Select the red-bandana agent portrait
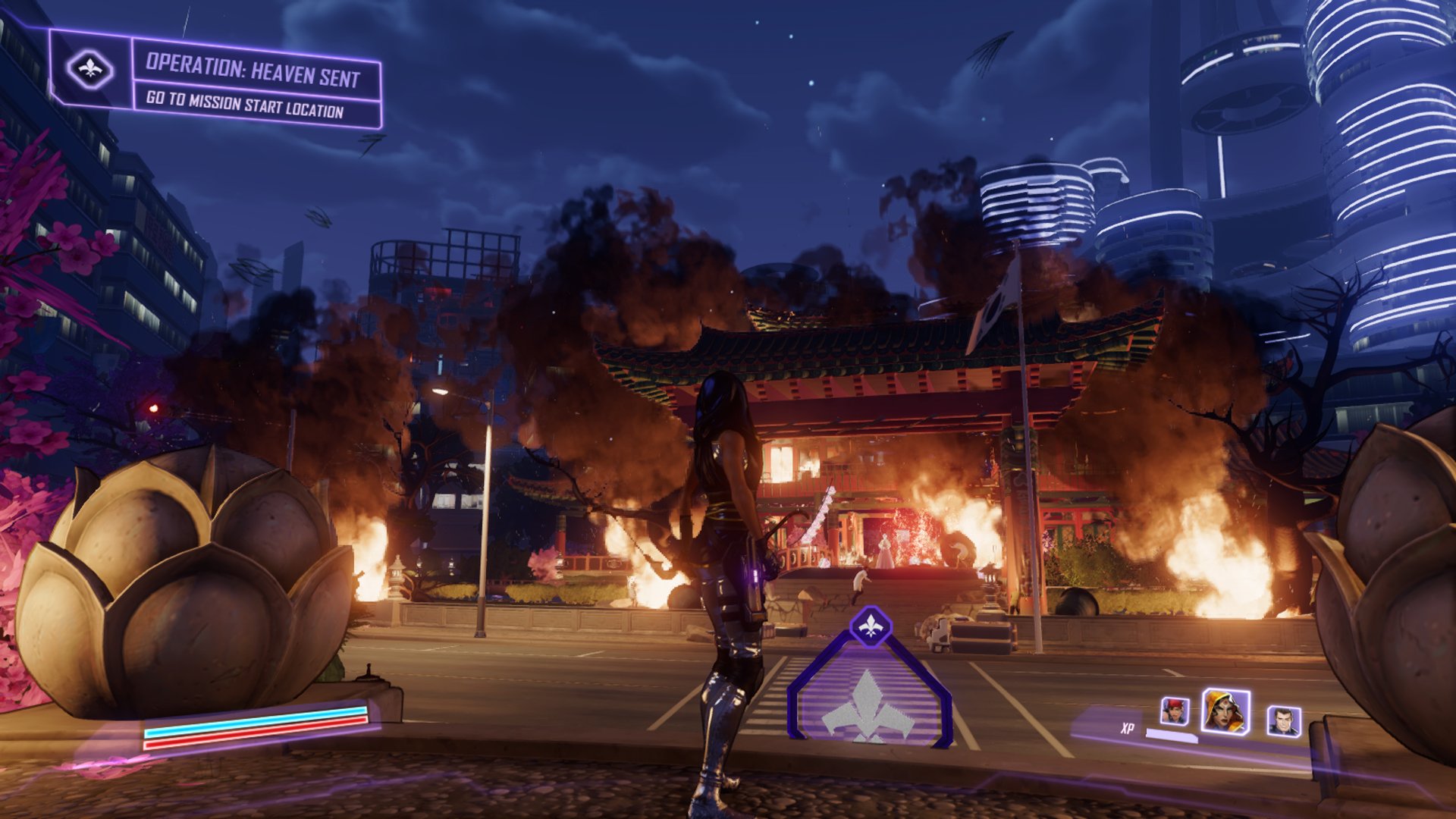1456x819 pixels. (1175, 711)
